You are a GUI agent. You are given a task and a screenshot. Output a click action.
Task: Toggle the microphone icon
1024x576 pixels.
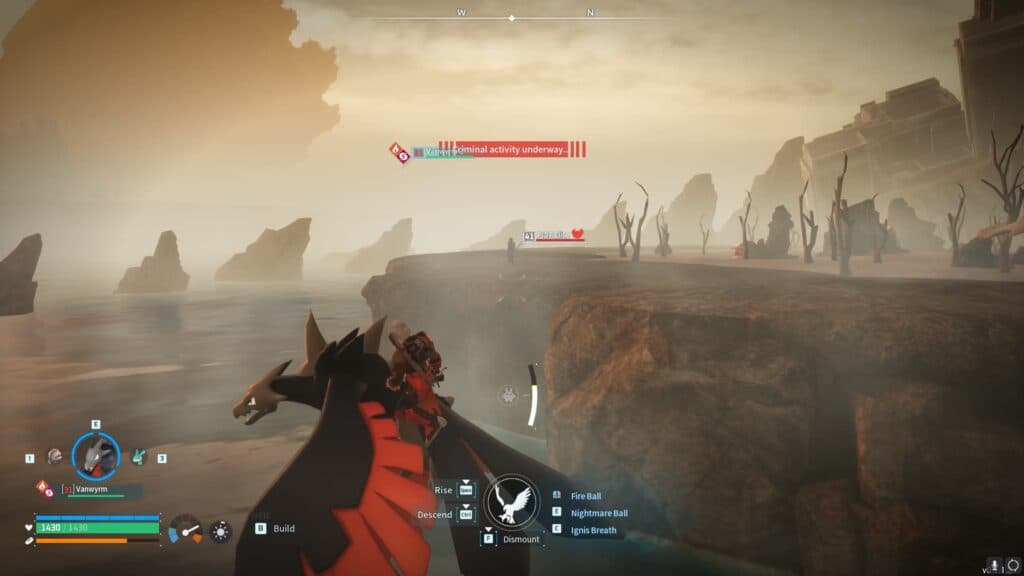click(994, 566)
